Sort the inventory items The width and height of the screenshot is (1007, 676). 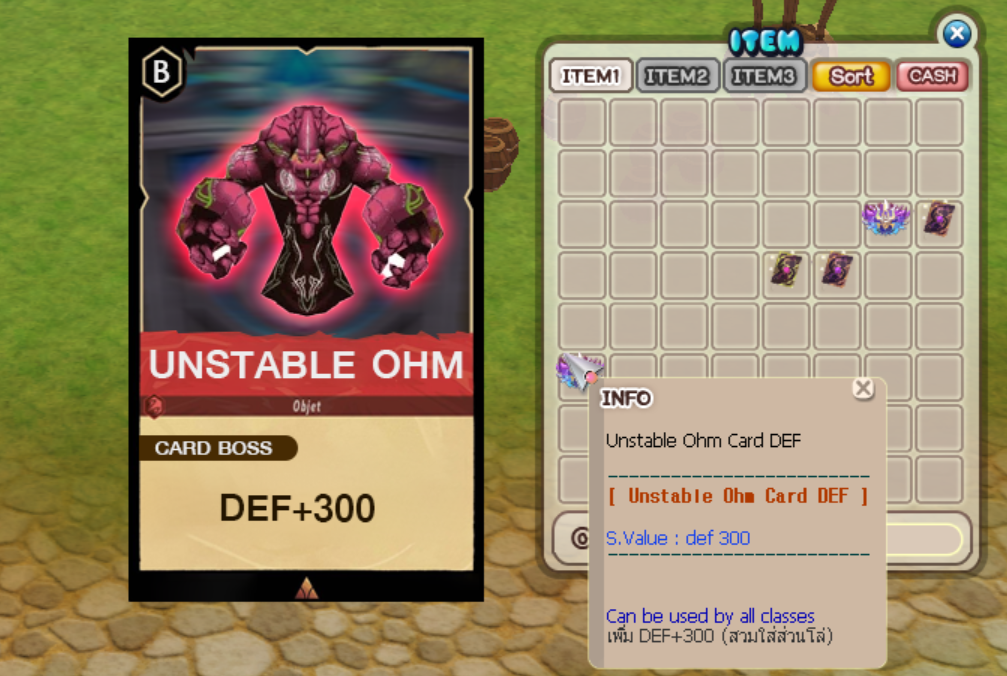coord(851,76)
